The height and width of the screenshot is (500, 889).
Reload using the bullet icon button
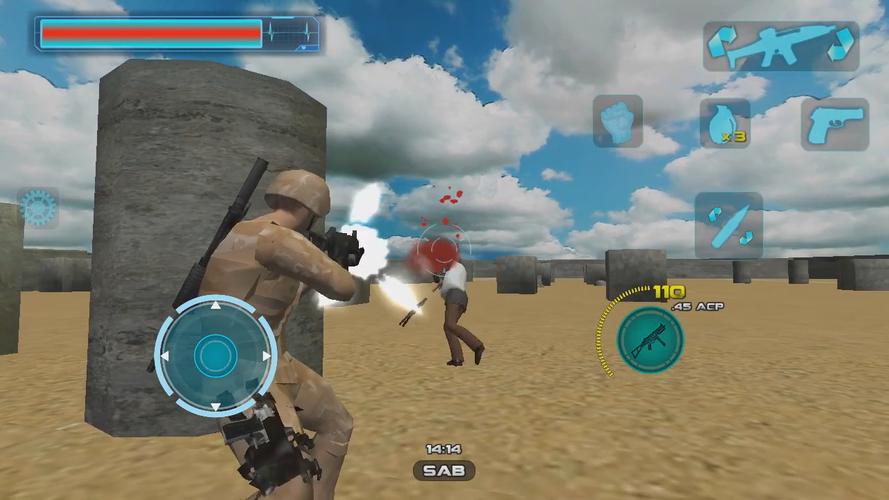point(728,224)
